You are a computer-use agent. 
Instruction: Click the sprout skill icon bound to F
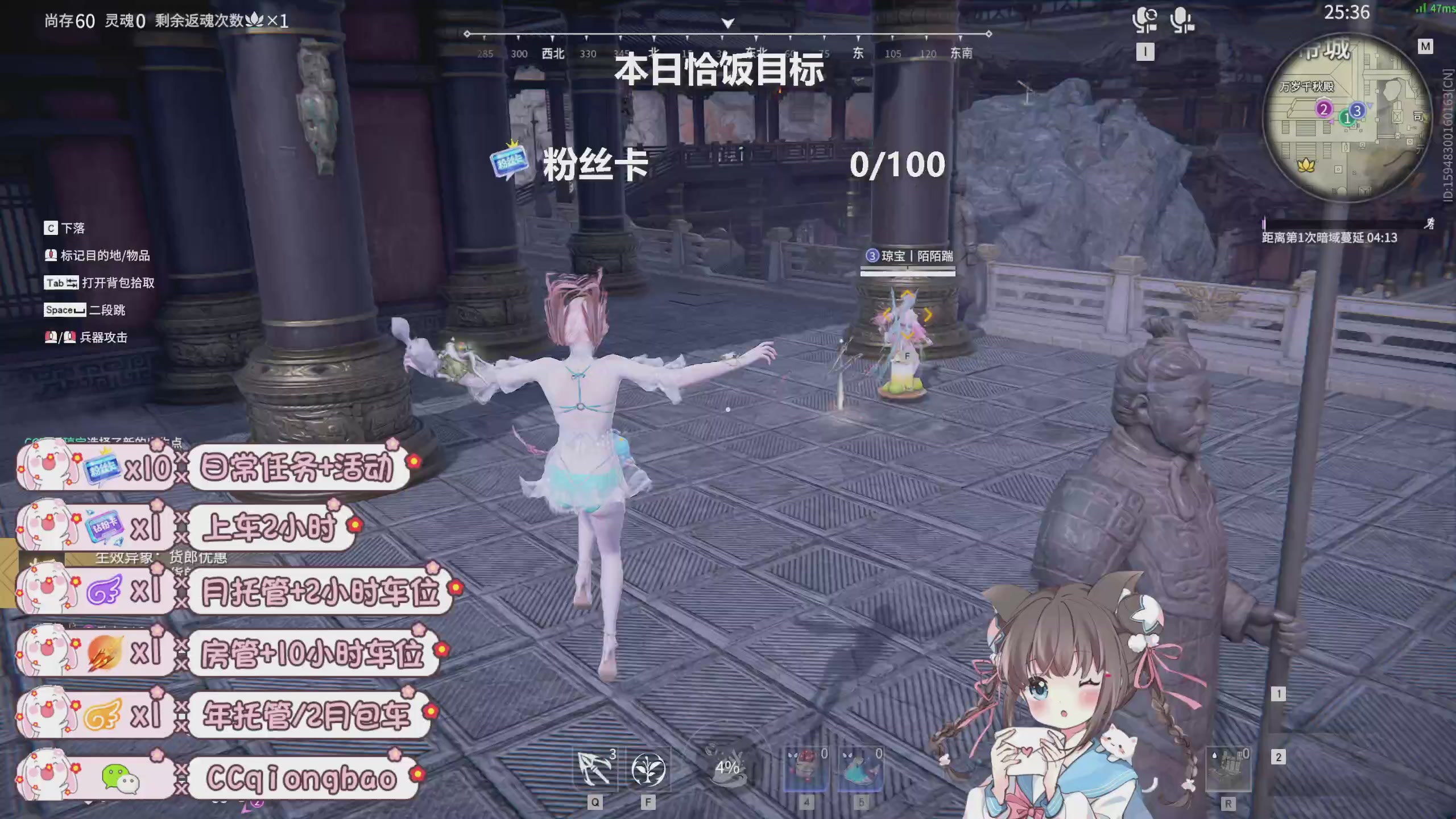(x=648, y=770)
